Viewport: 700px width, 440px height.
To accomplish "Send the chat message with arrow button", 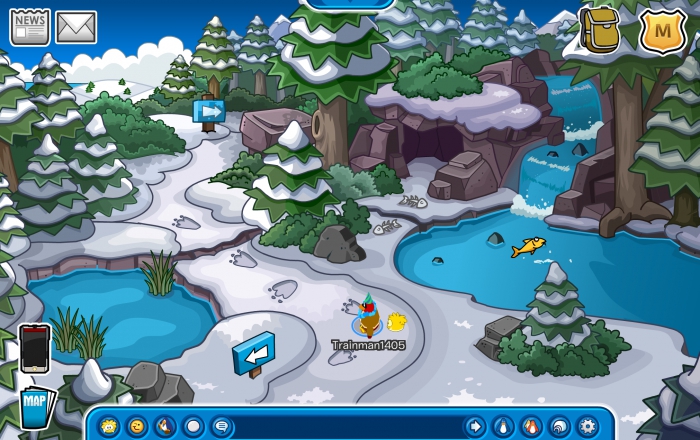I will [475, 426].
